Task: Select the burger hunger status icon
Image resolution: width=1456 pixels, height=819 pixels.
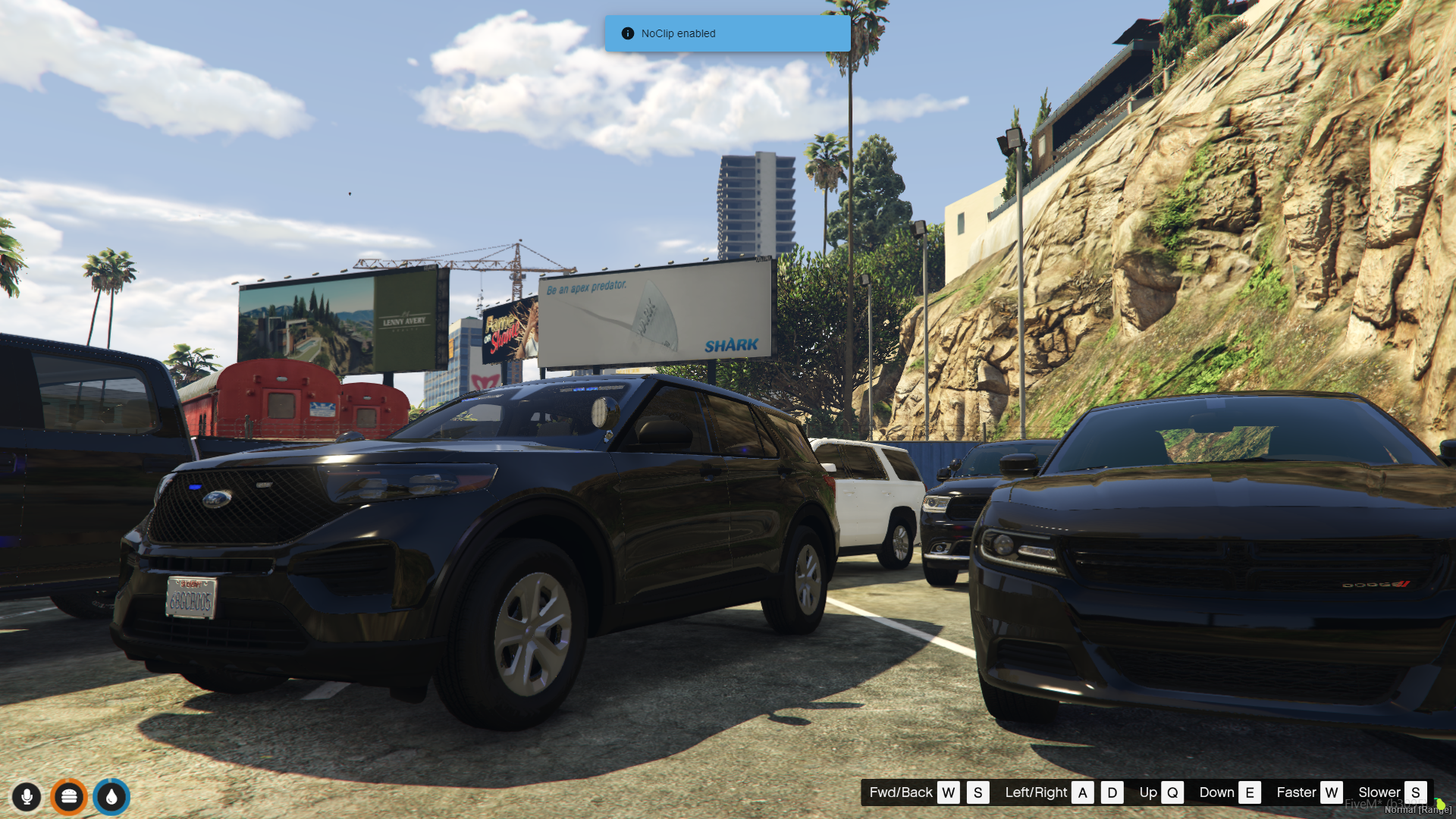Action: (69, 797)
